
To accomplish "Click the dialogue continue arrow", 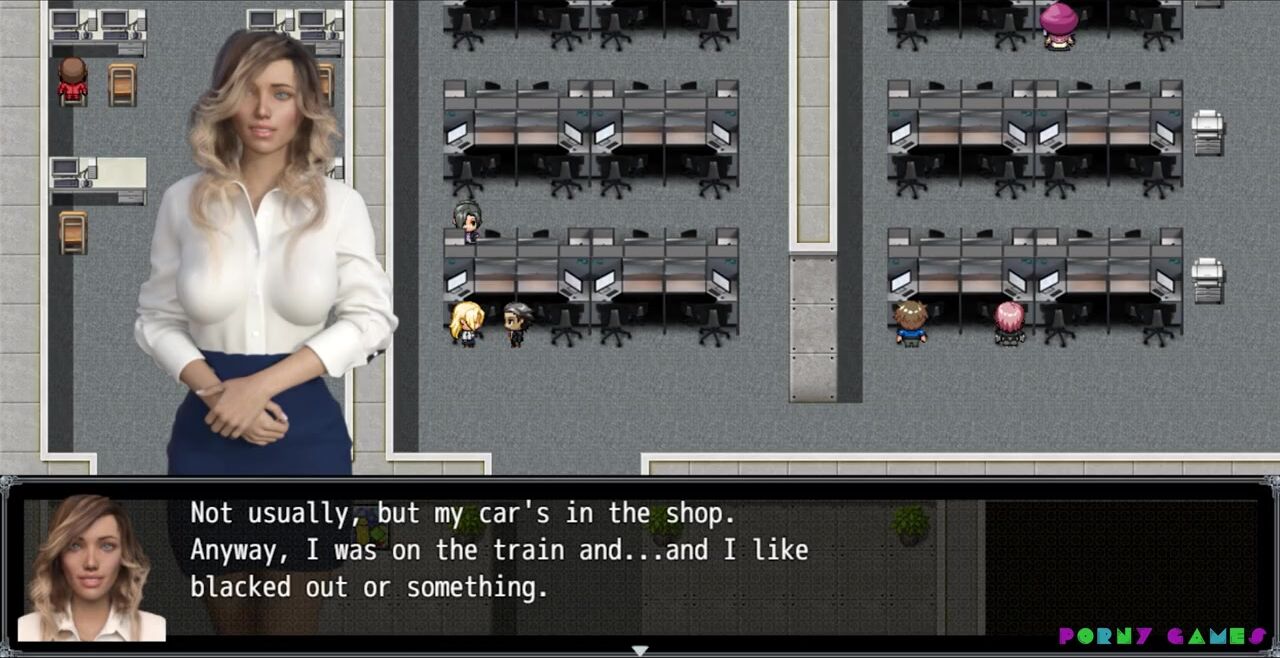I will click(639, 650).
